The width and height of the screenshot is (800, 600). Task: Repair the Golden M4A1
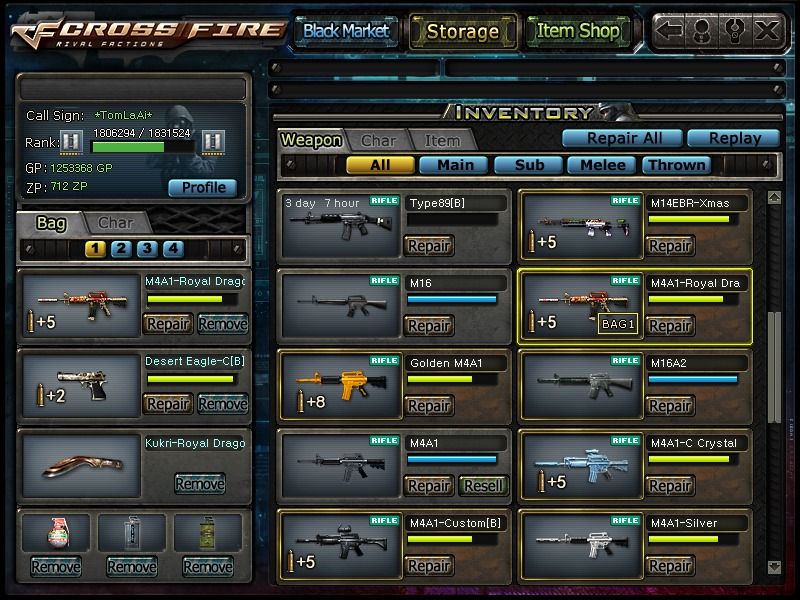428,406
